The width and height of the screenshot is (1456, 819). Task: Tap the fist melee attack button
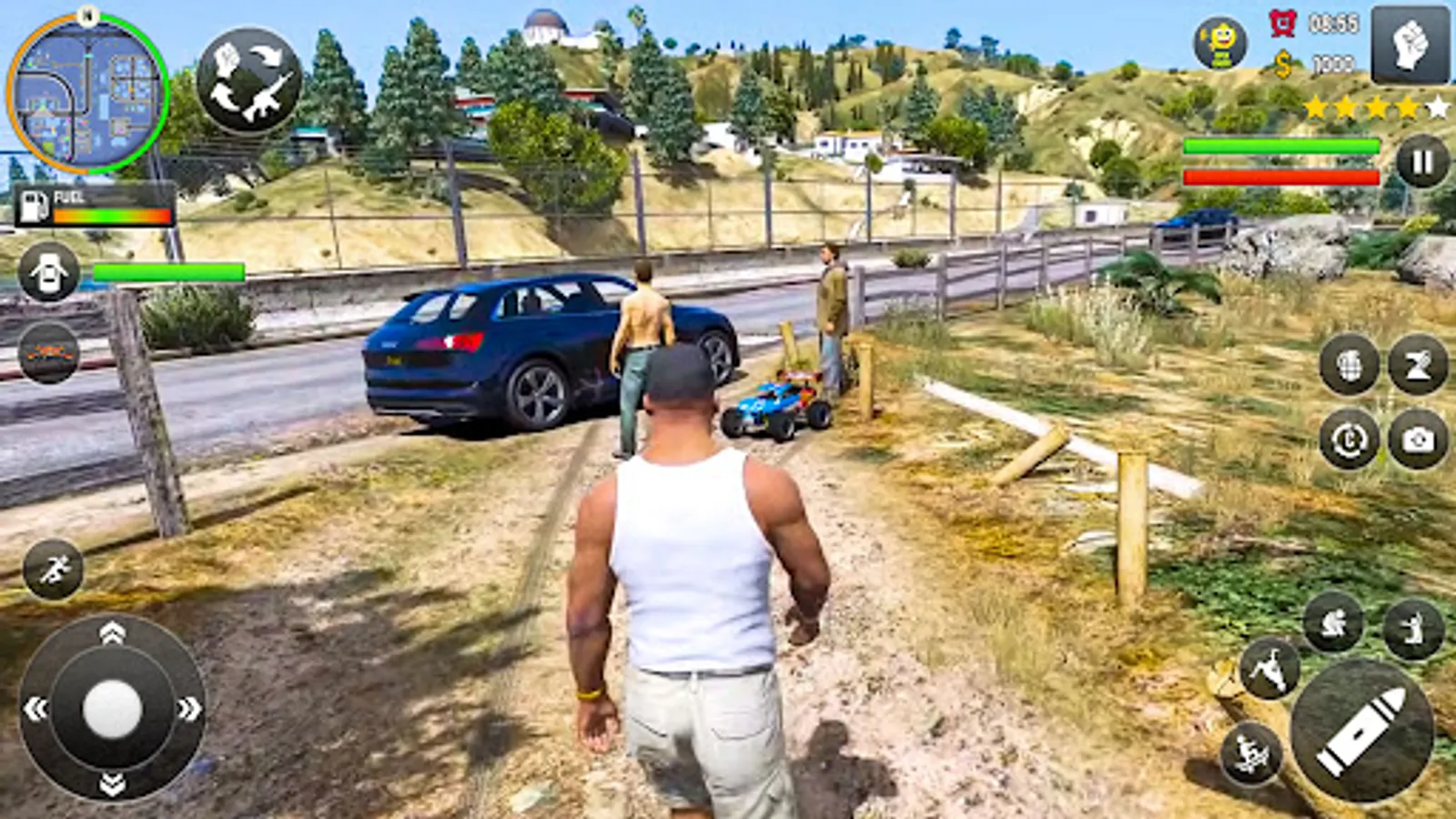pyautogui.click(x=1410, y=45)
